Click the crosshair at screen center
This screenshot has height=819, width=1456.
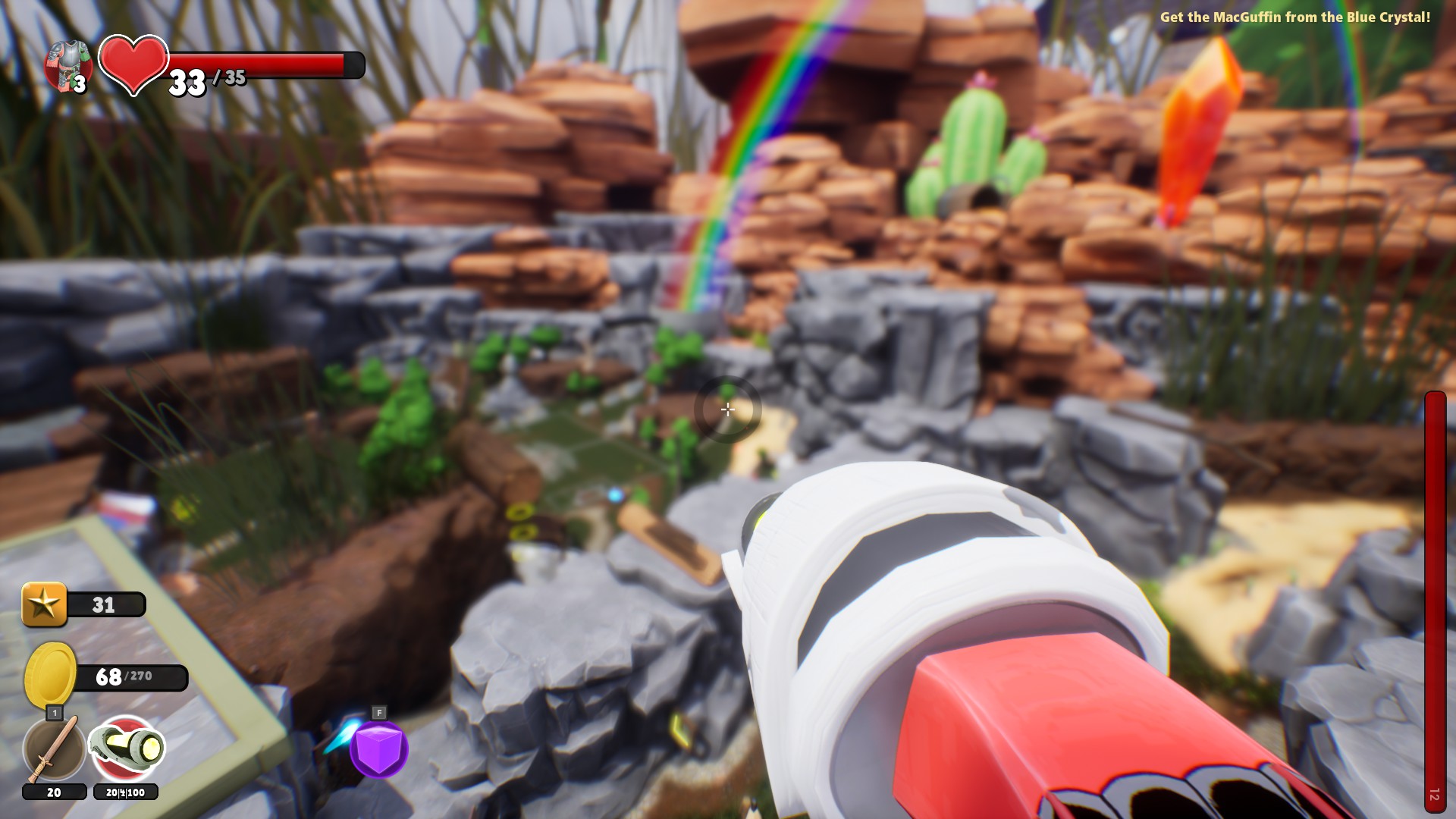pyautogui.click(x=727, y=409)
